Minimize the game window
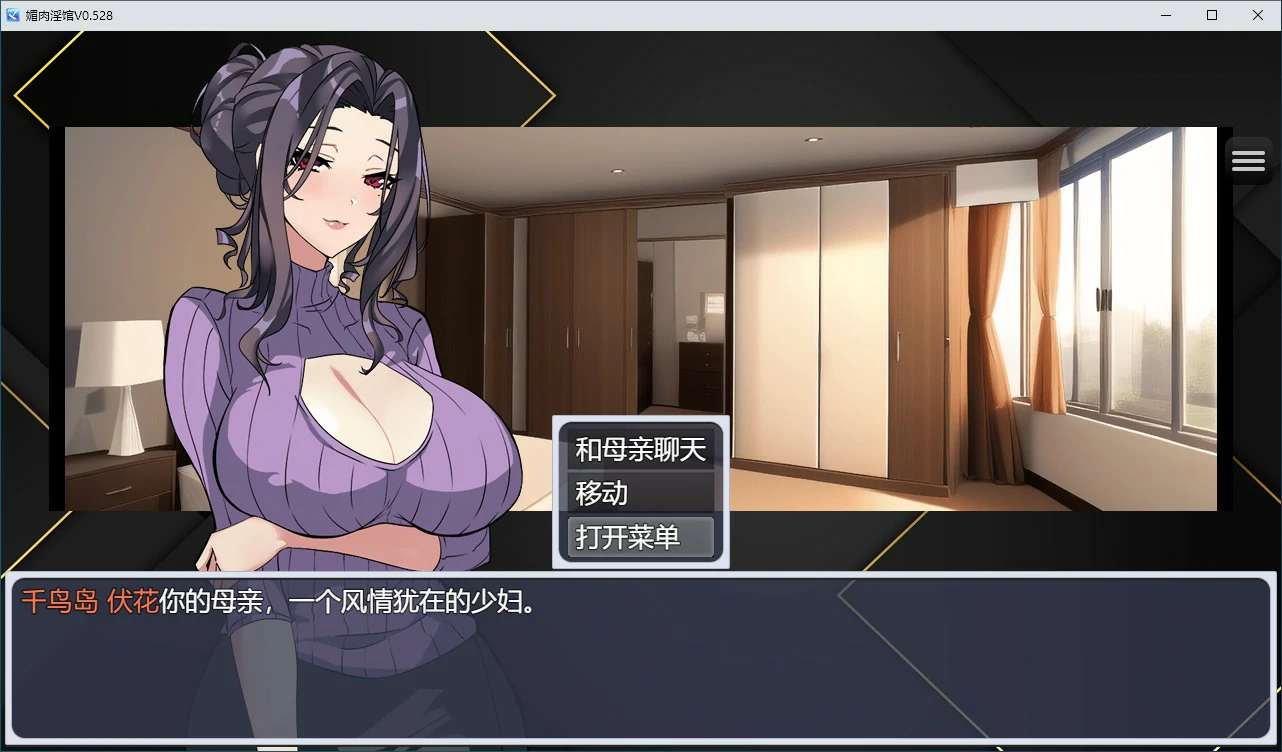 [x=1166, y=15]
